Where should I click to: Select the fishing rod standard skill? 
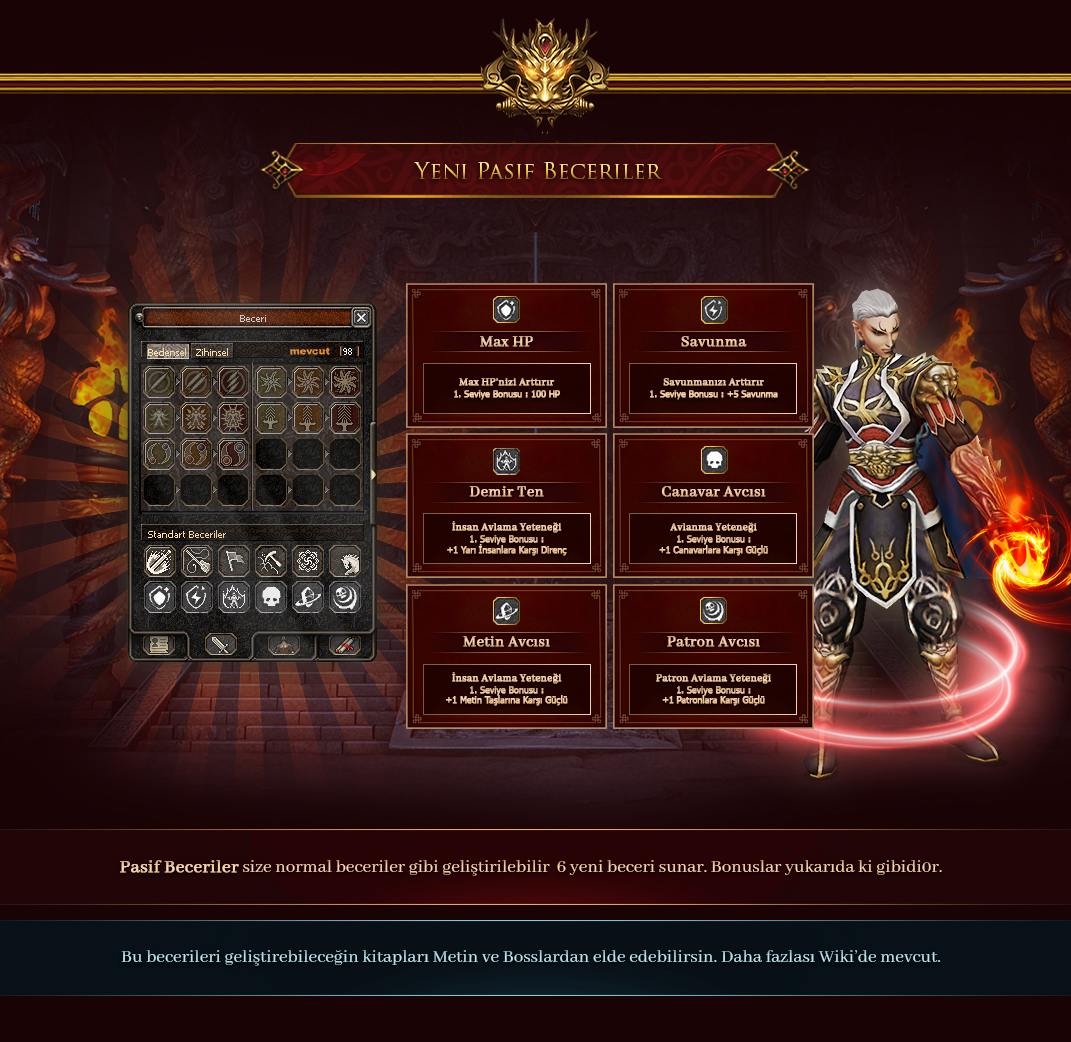pyautogui.click(x=196, y=561)
